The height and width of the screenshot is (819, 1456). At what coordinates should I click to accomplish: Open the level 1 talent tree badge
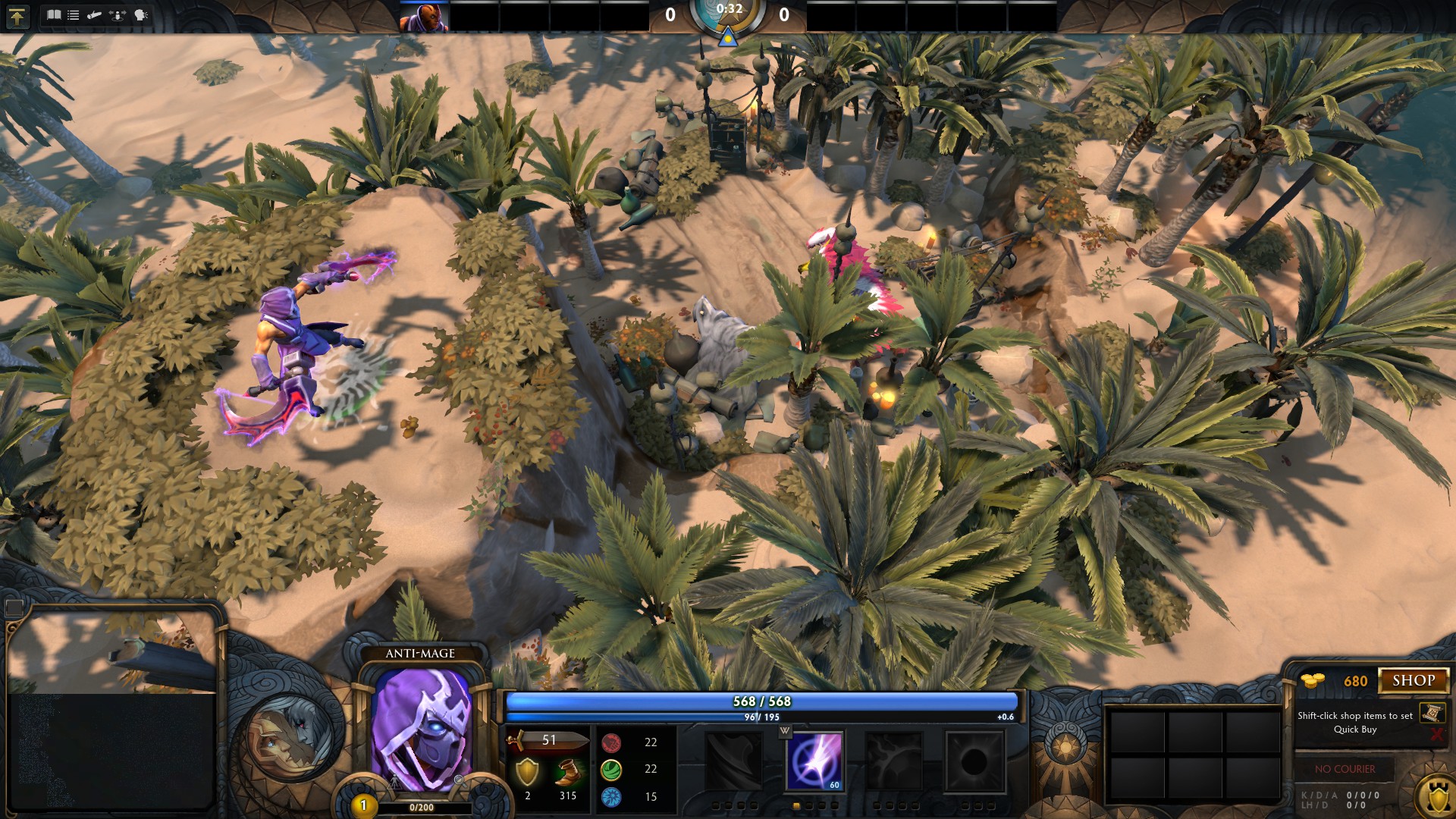[x=363, y=805]
